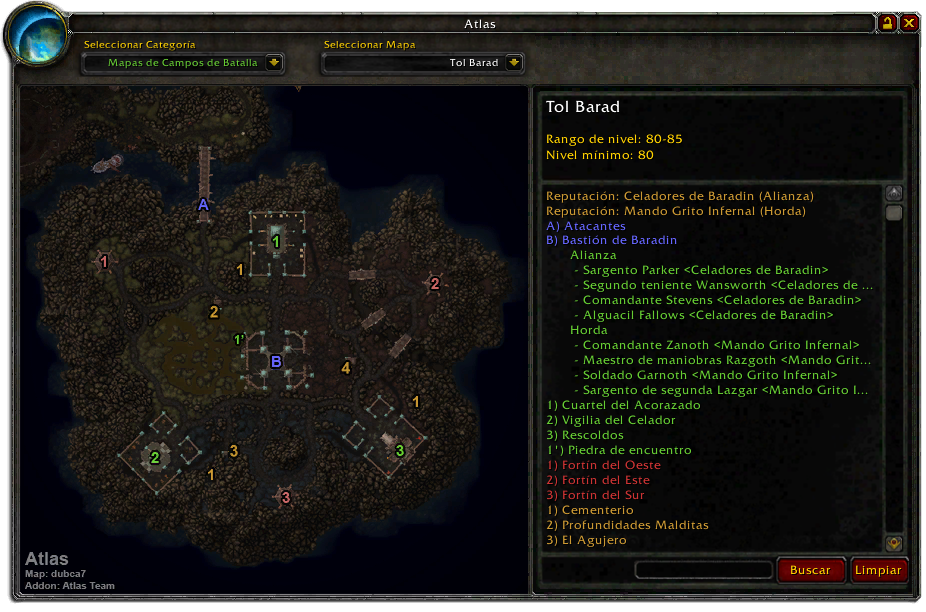
Task: Click the Buscar search button
Action: click(x=810, y=570)
